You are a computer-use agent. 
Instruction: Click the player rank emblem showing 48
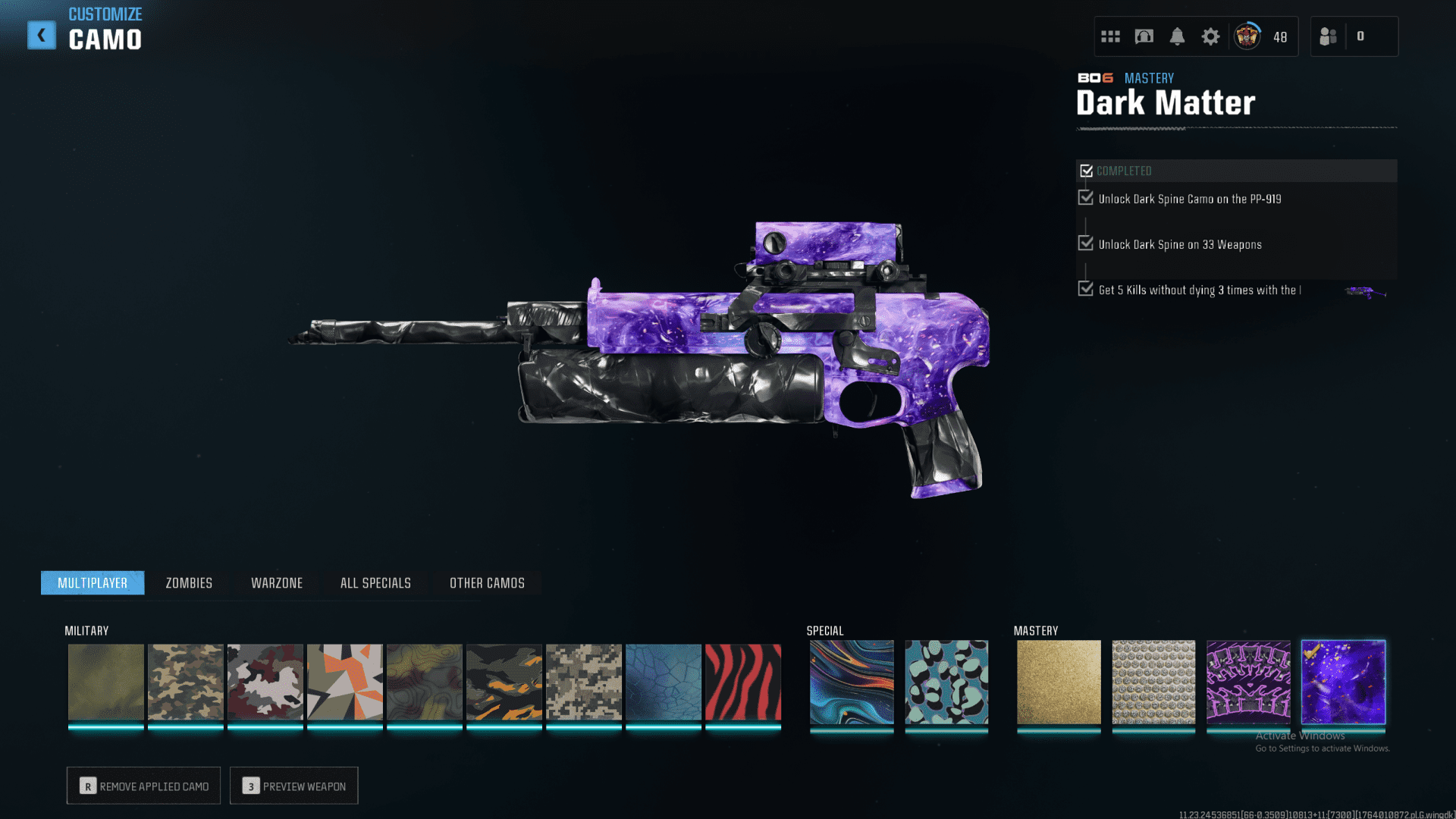click(1246, 36)
